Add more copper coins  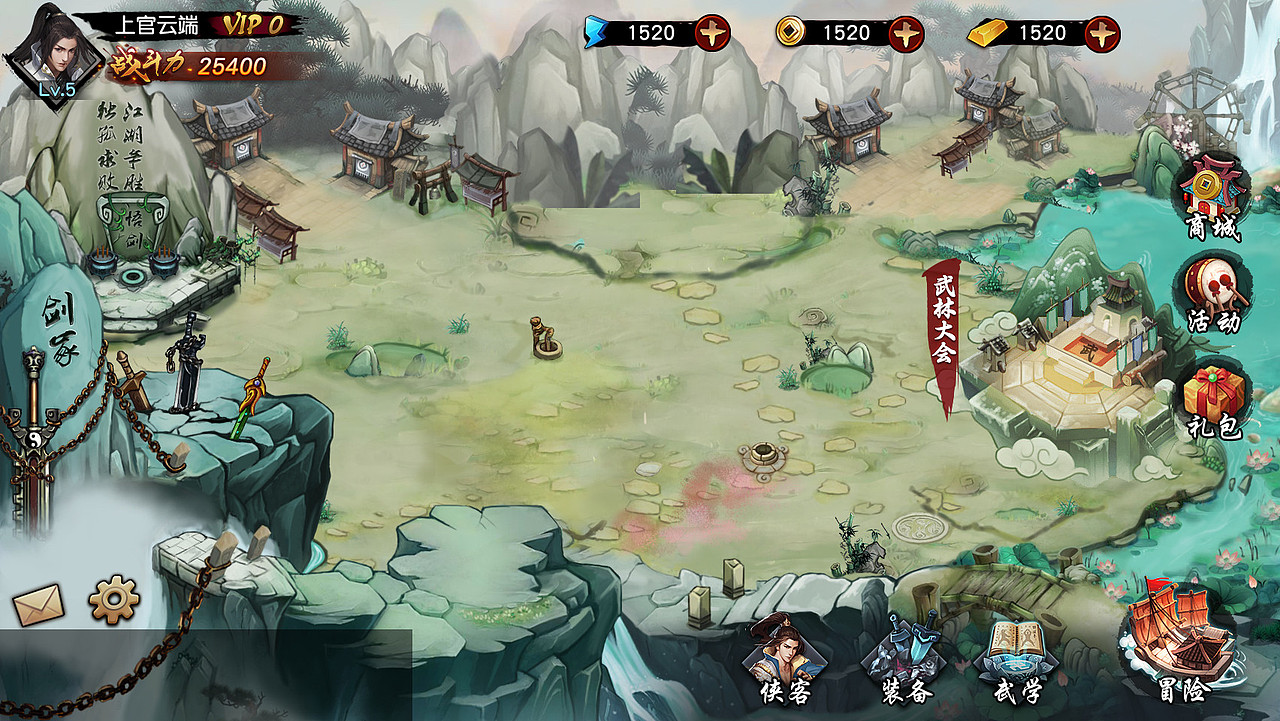click(906, 33)
